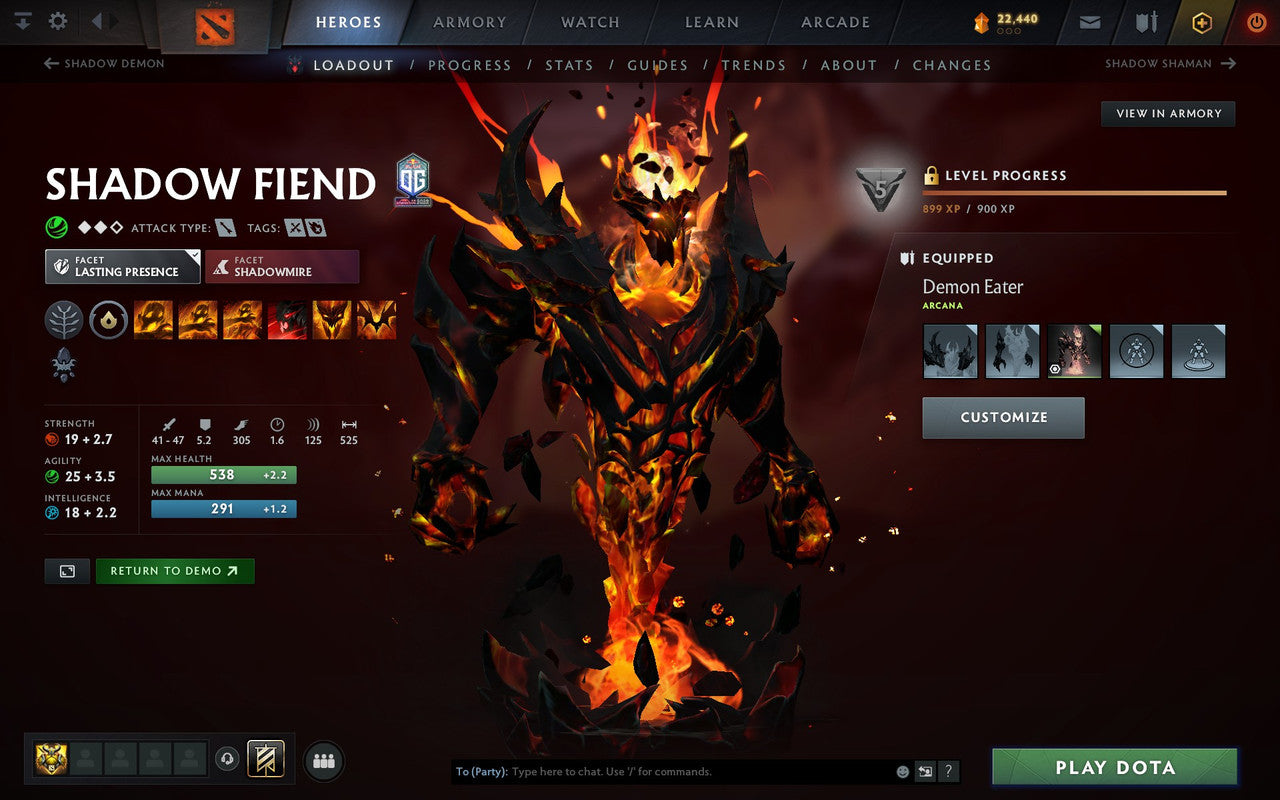Open the Arcade section
The width and height of the screenshot is (1280, 800).
coord(836,22)
